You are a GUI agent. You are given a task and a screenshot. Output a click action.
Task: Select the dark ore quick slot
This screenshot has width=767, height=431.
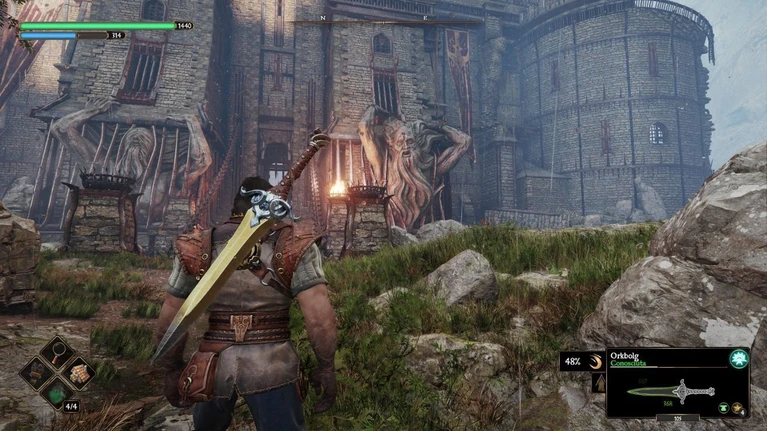click(36, 375)
